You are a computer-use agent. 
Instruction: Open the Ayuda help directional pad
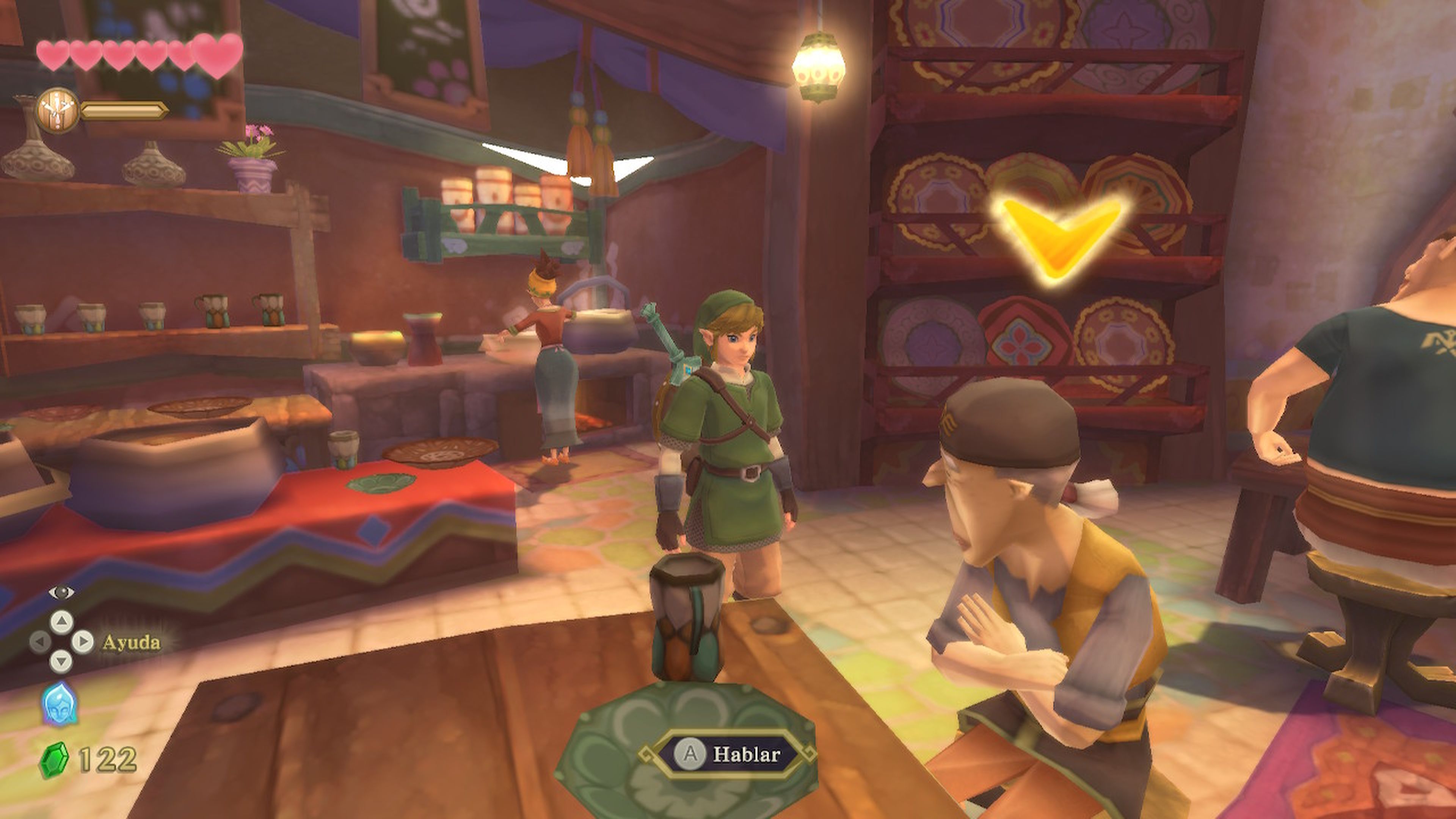coord(61,642)
